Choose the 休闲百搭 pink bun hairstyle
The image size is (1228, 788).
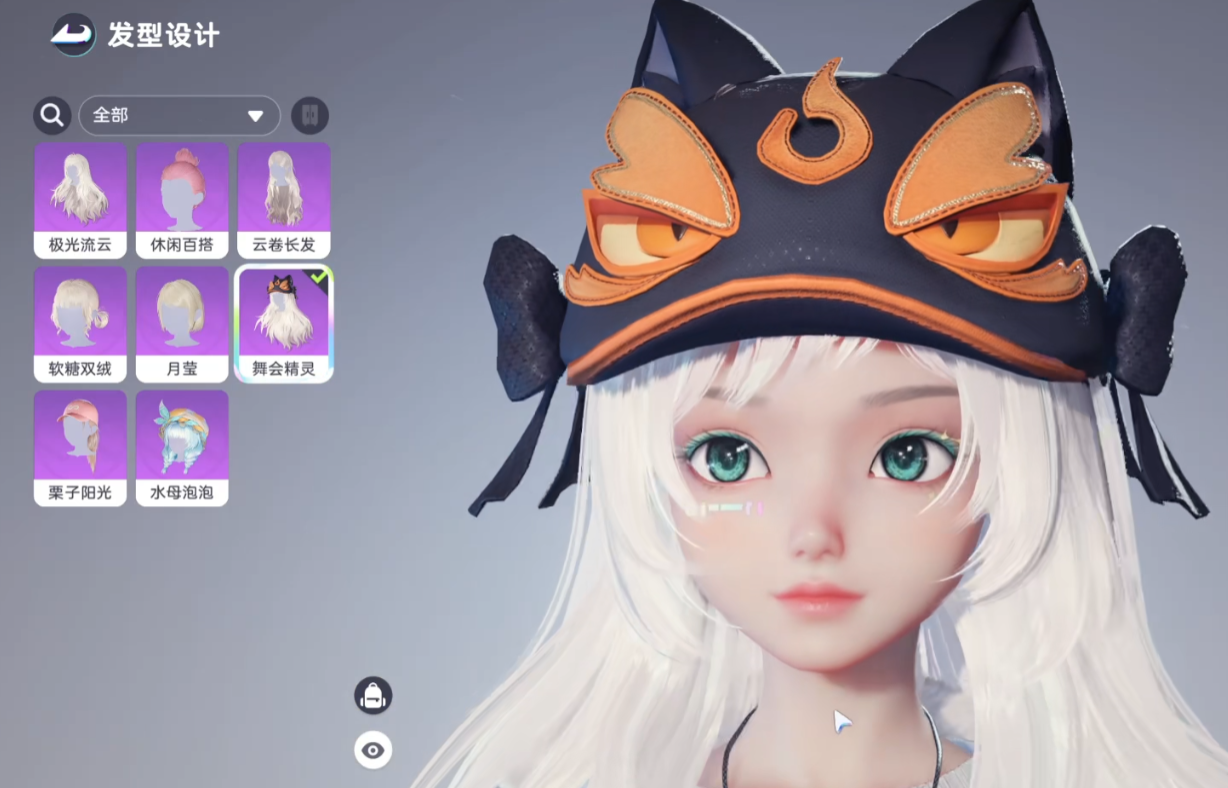(182, 200)
